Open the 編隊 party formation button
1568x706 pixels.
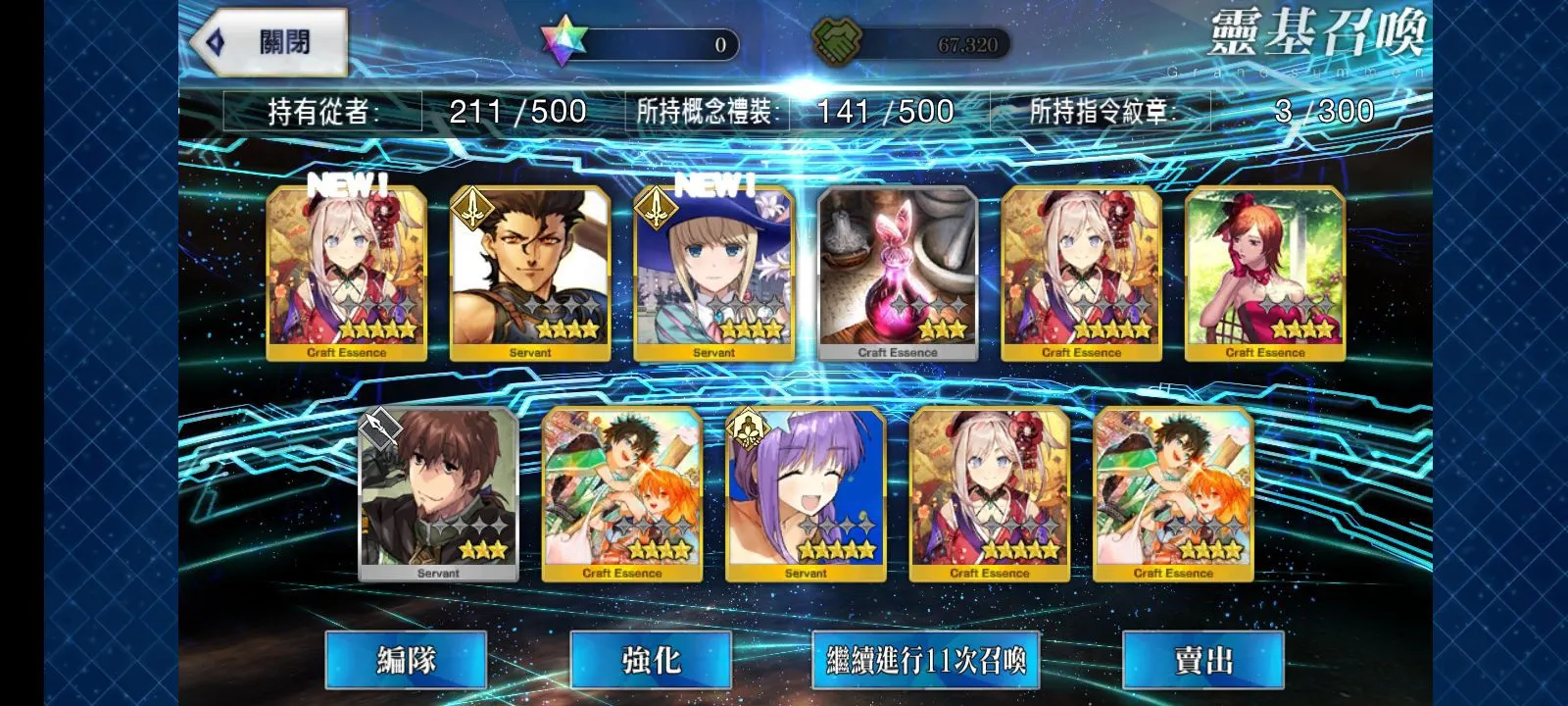pyautogui.click(x=406, y=660)
